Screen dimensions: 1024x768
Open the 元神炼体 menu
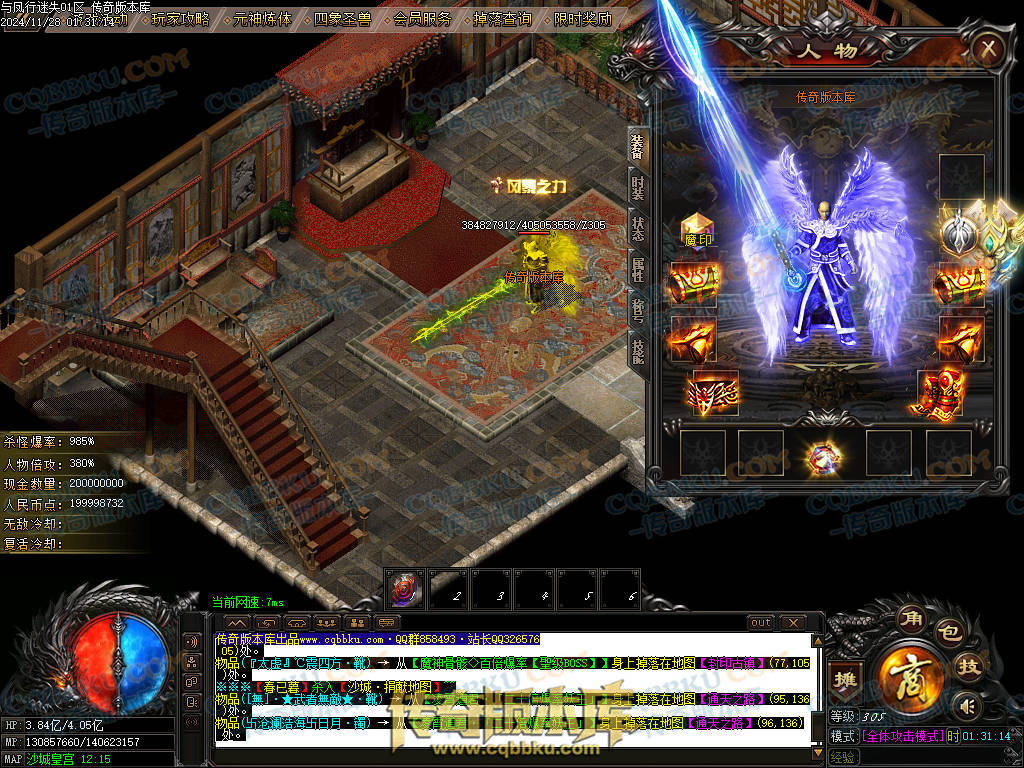(x=262, y=19)
